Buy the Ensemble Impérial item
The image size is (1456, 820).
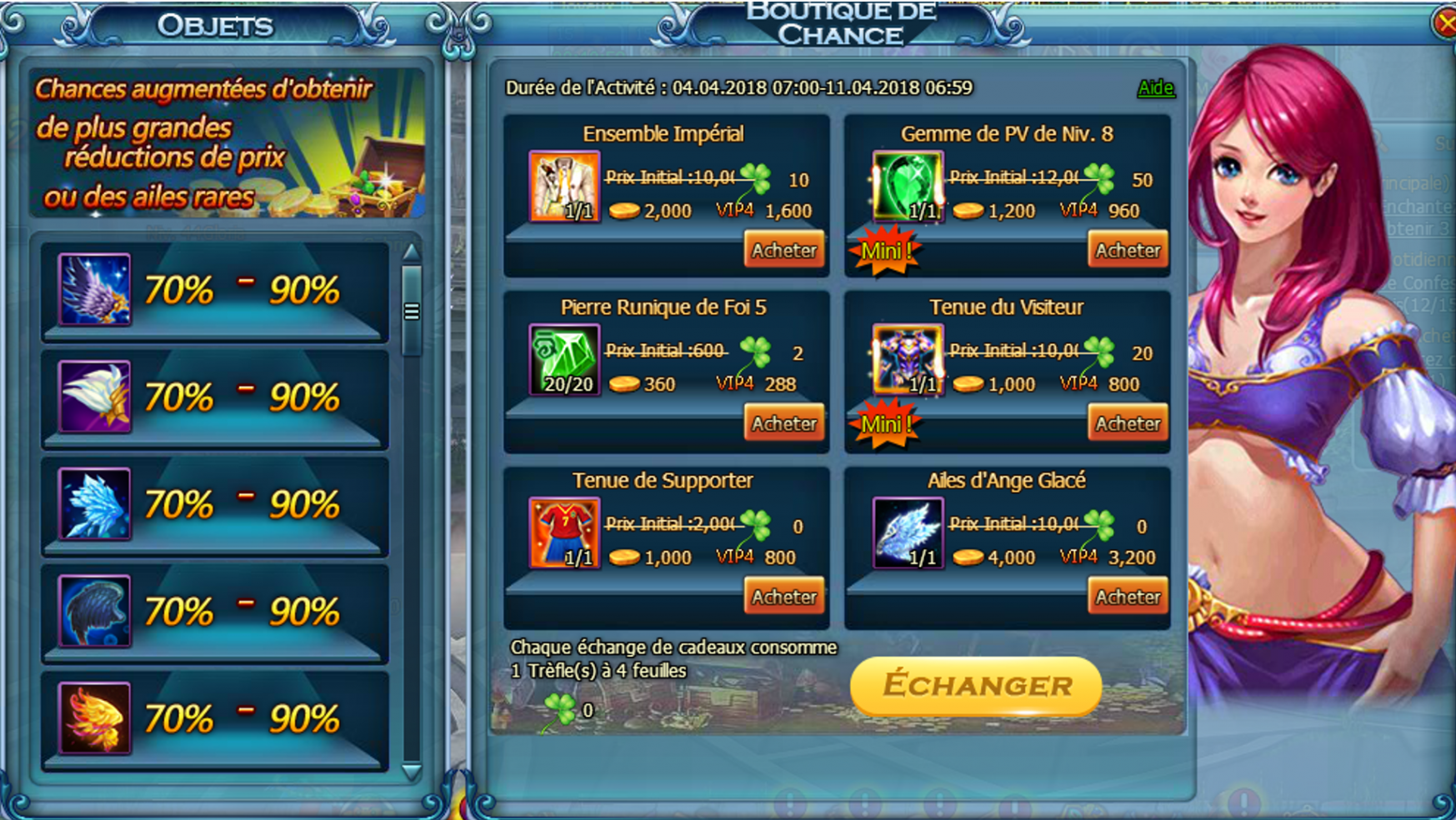[783, 250]
